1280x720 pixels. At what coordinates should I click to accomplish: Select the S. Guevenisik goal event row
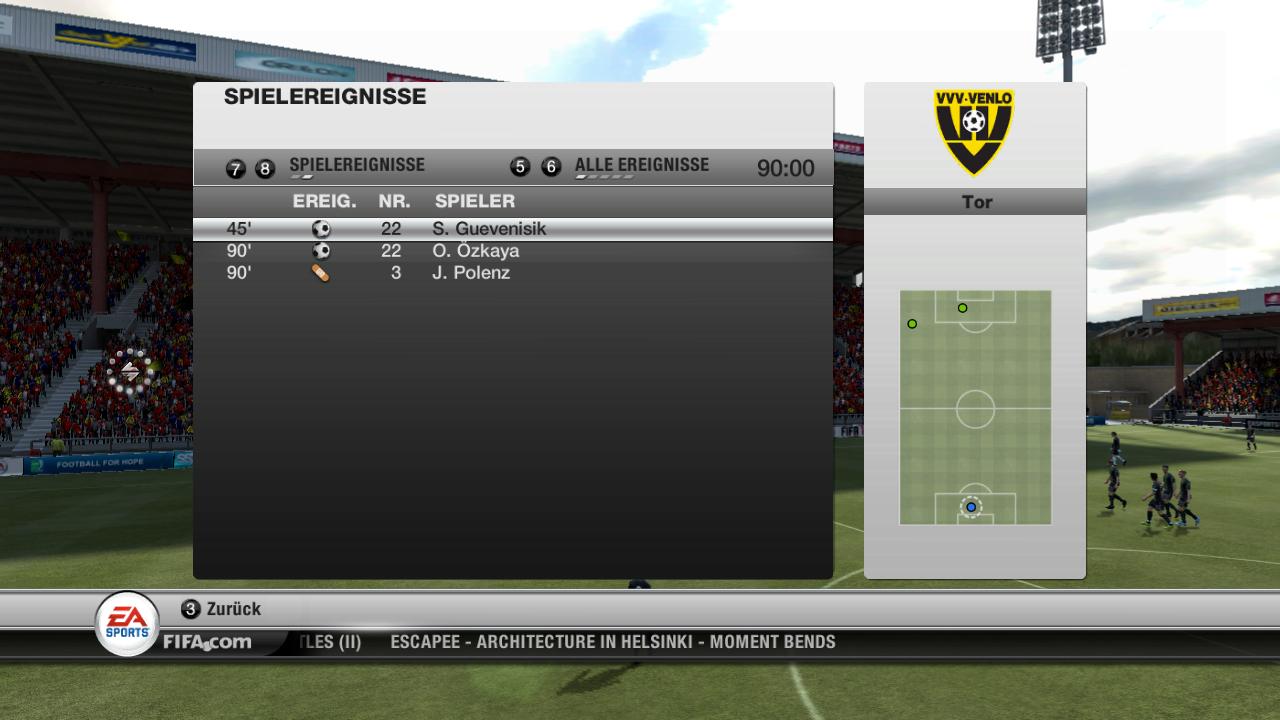click(512, 229)
